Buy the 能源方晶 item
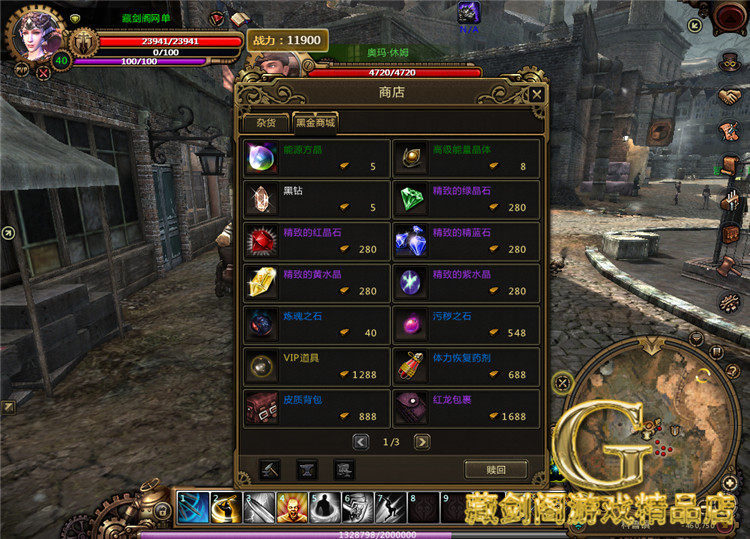Screen dimensions: 750x539 [x=317, y=158]
